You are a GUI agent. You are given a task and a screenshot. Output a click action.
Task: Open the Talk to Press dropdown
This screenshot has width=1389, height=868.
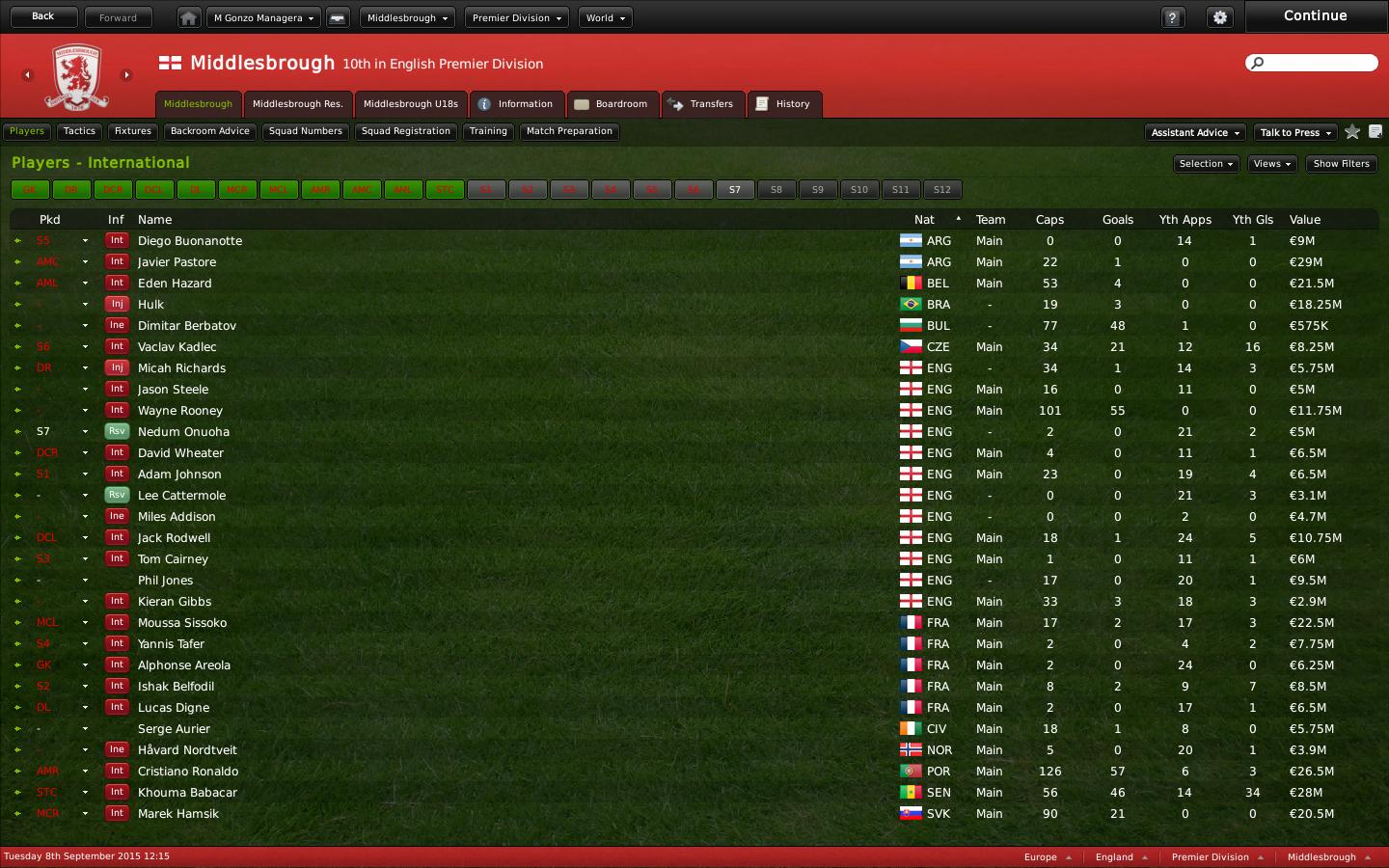click(x=1294, y=133)
